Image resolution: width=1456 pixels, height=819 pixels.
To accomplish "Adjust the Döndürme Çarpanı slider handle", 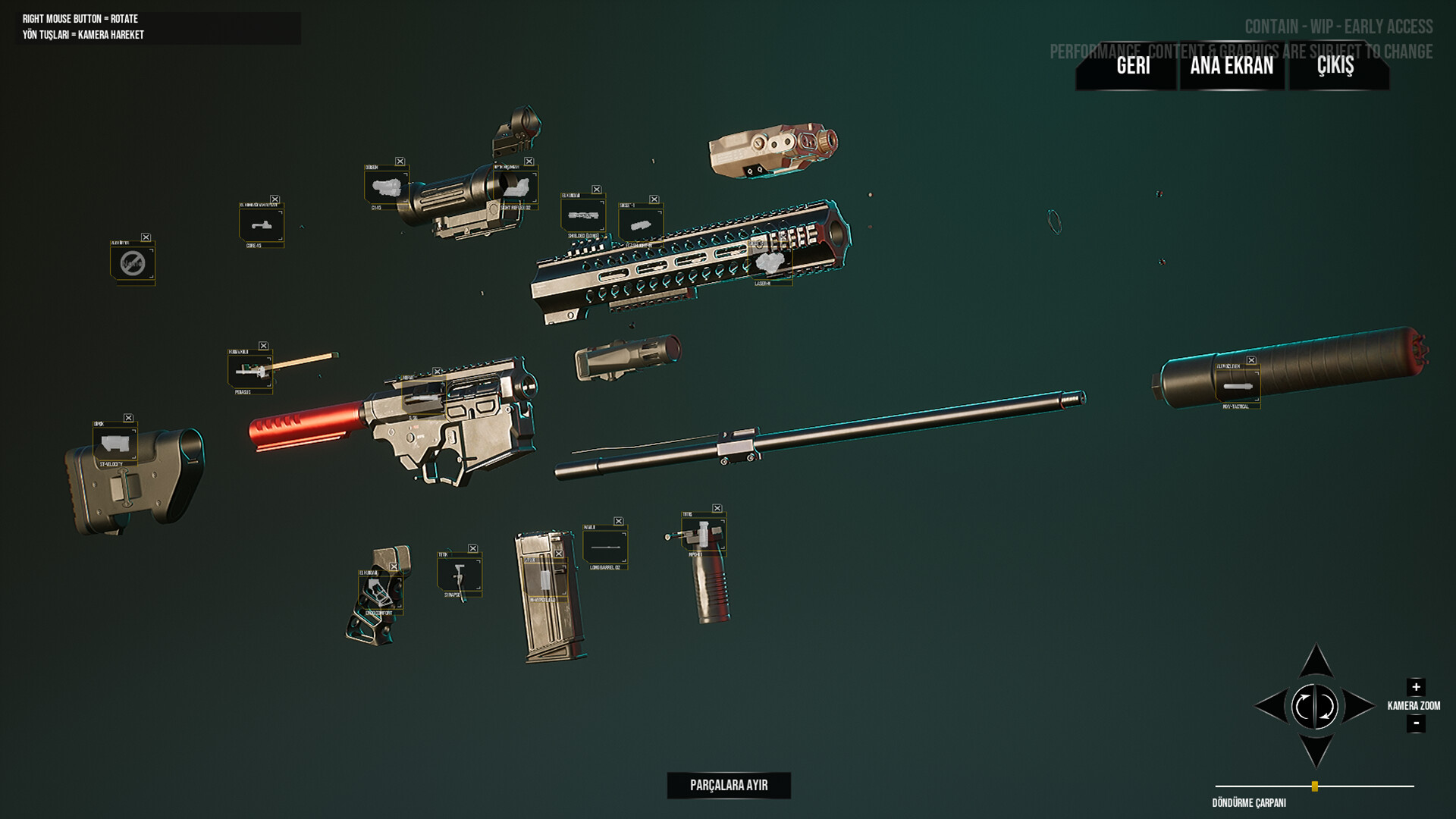I will (x=1315, y=786).
